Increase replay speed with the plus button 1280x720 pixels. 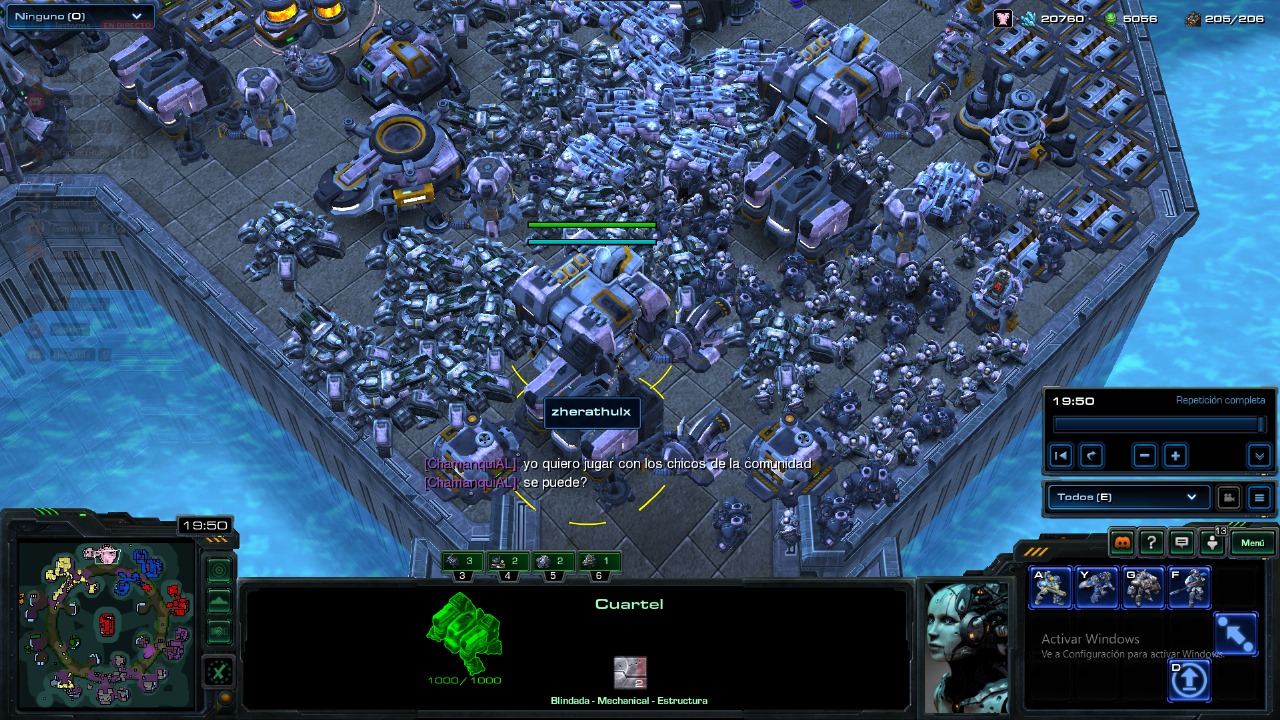[1175, 456]
